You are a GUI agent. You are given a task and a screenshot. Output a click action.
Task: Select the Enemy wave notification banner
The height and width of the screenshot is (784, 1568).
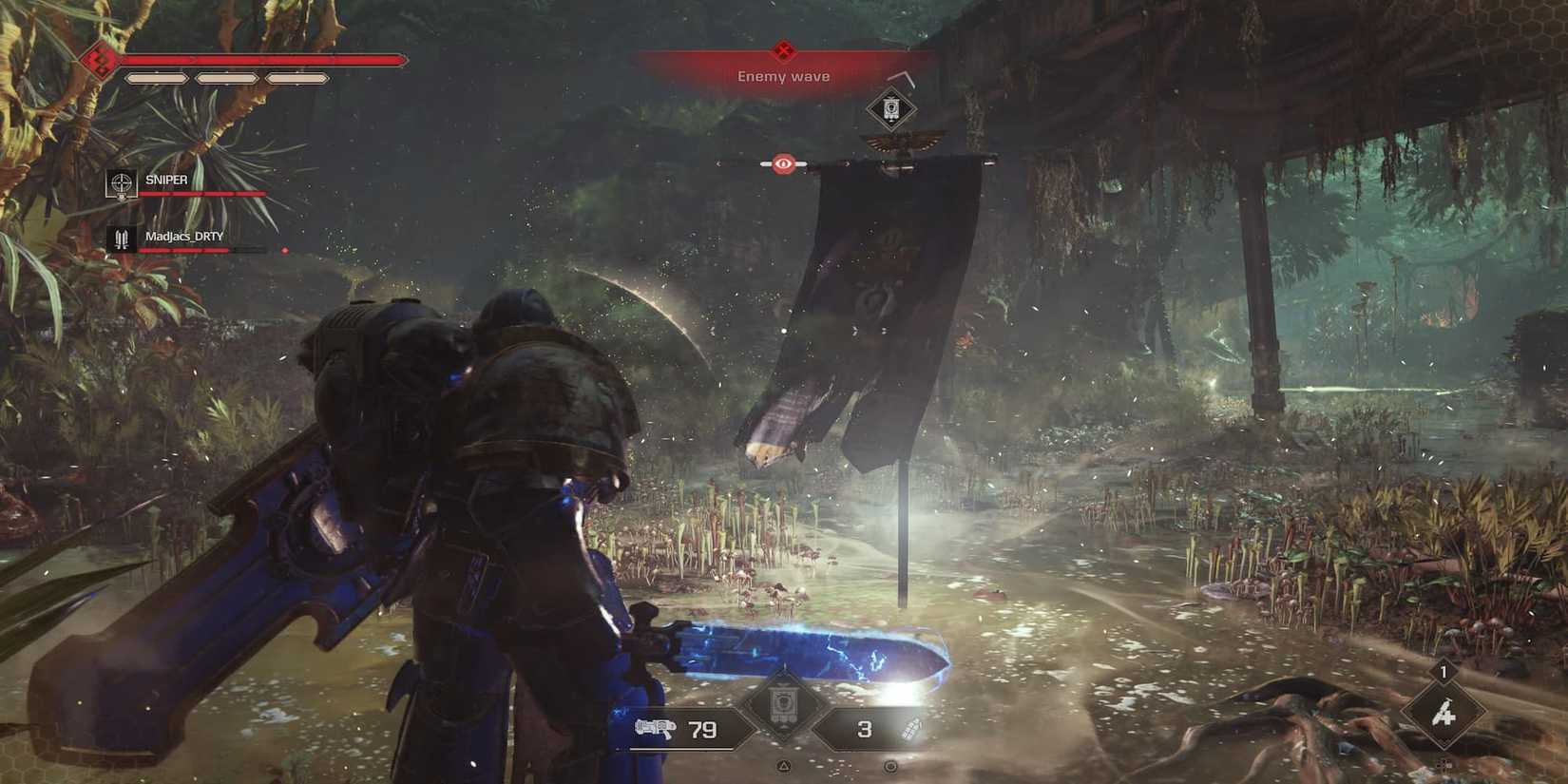coord(783,75)
